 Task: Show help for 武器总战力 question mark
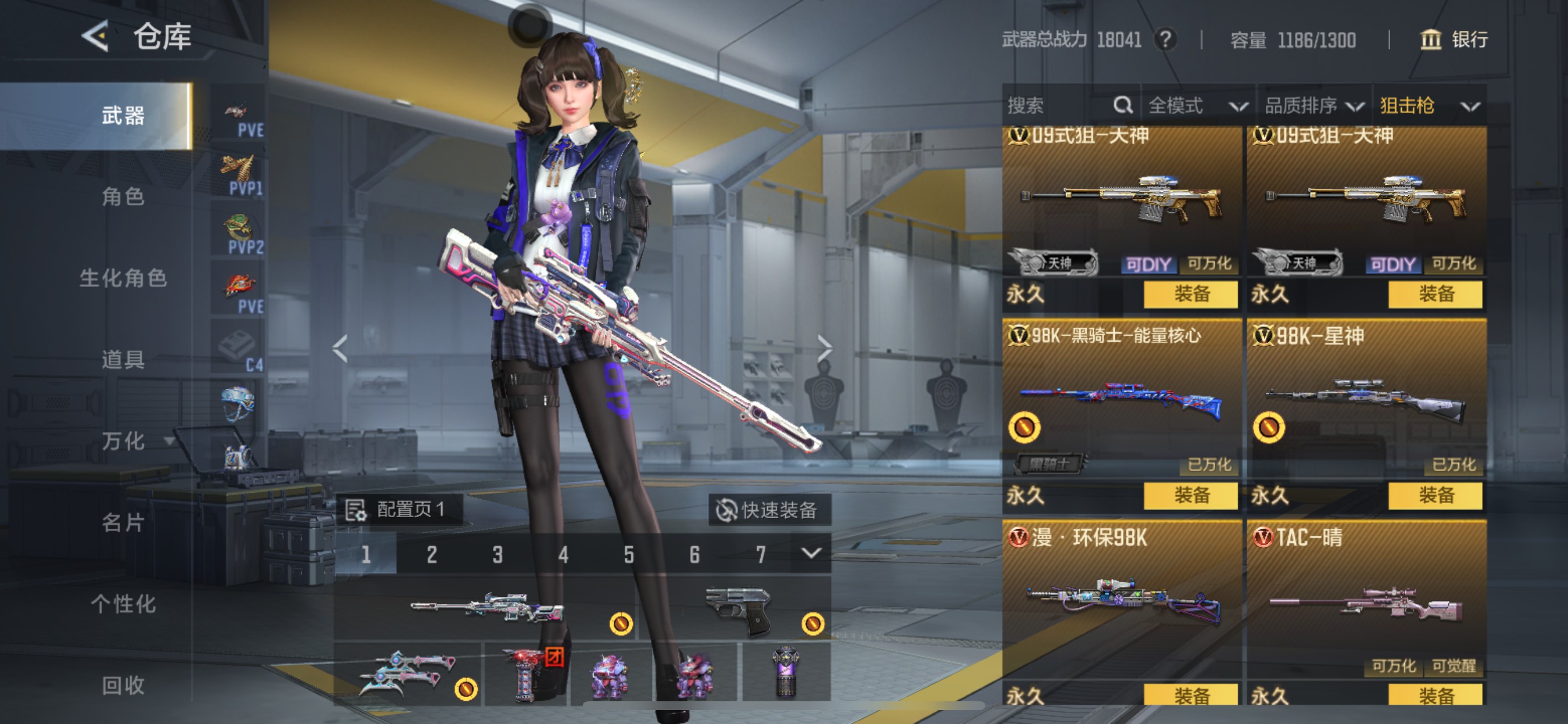(1165, 40)
